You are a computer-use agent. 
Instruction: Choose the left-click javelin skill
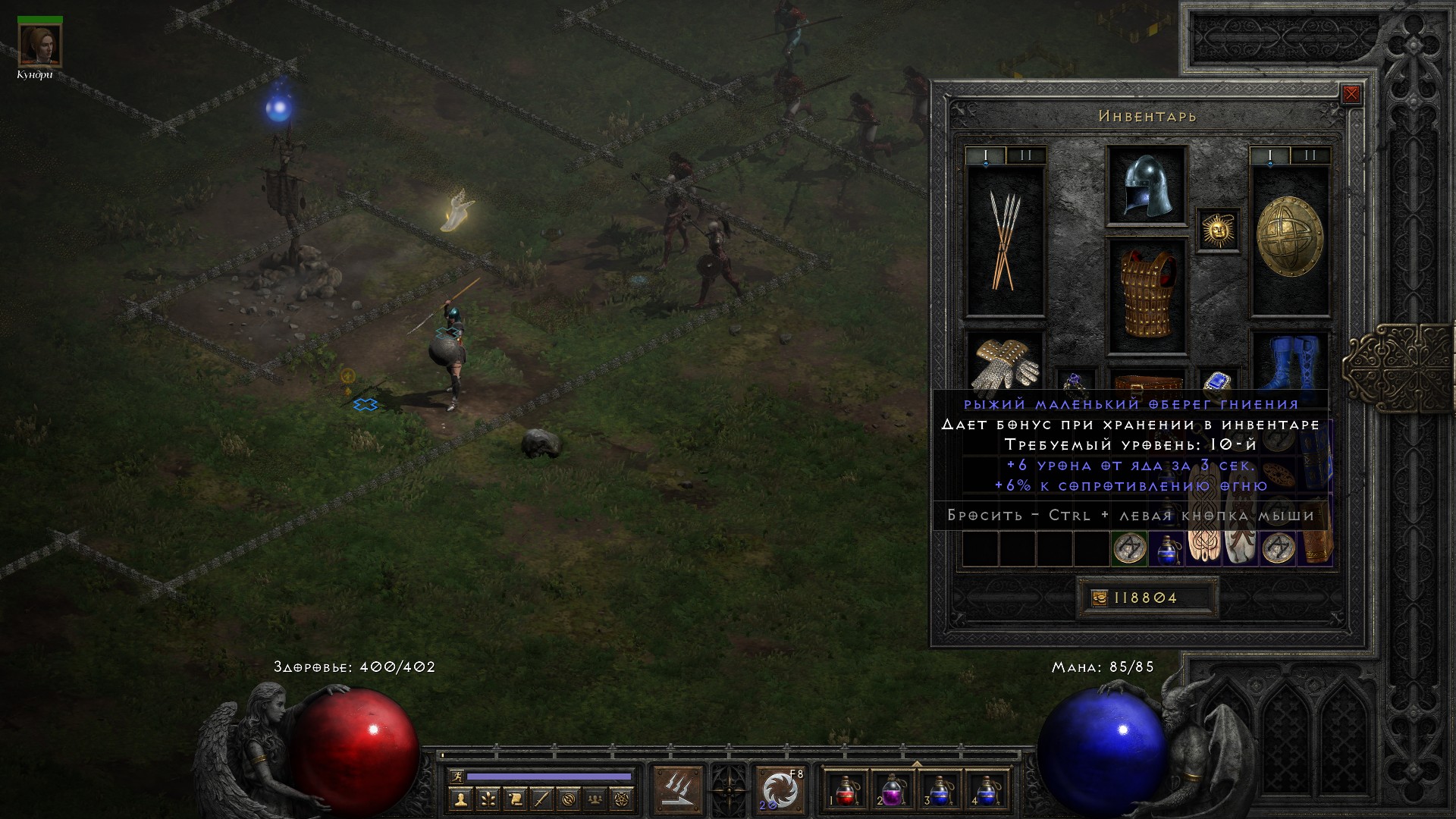coord(679,790)
